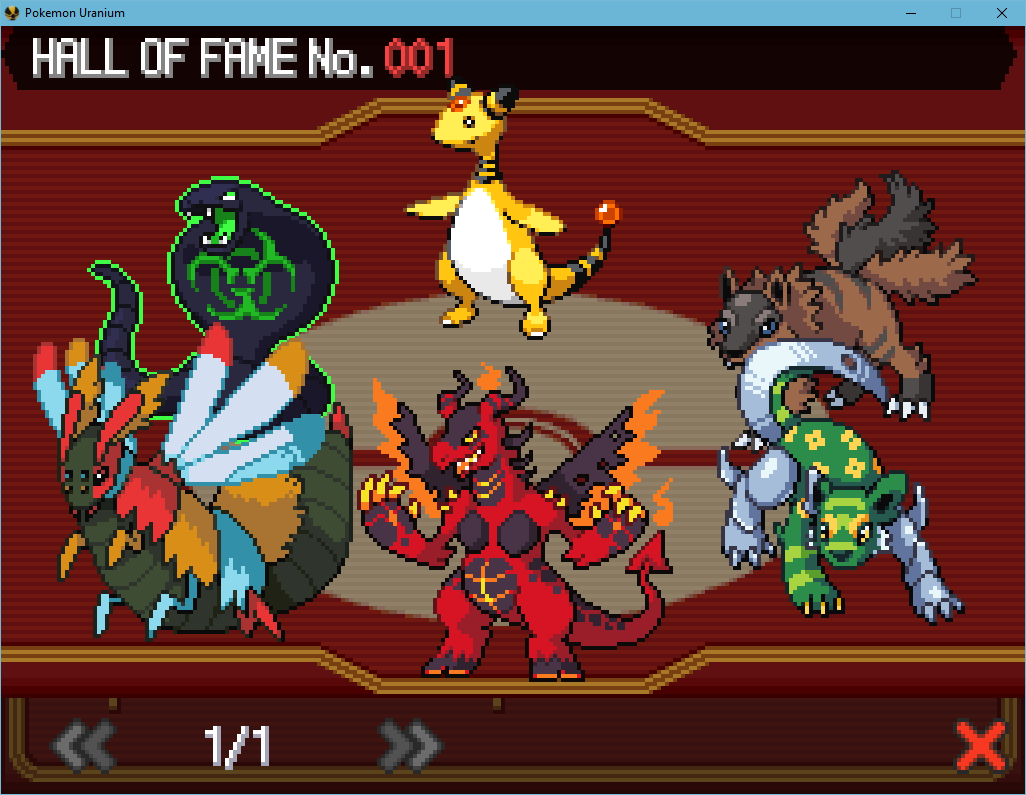The image size is (1026, 795).
Task: Minimize the Pokemon Uranium window
Action: 910,13
